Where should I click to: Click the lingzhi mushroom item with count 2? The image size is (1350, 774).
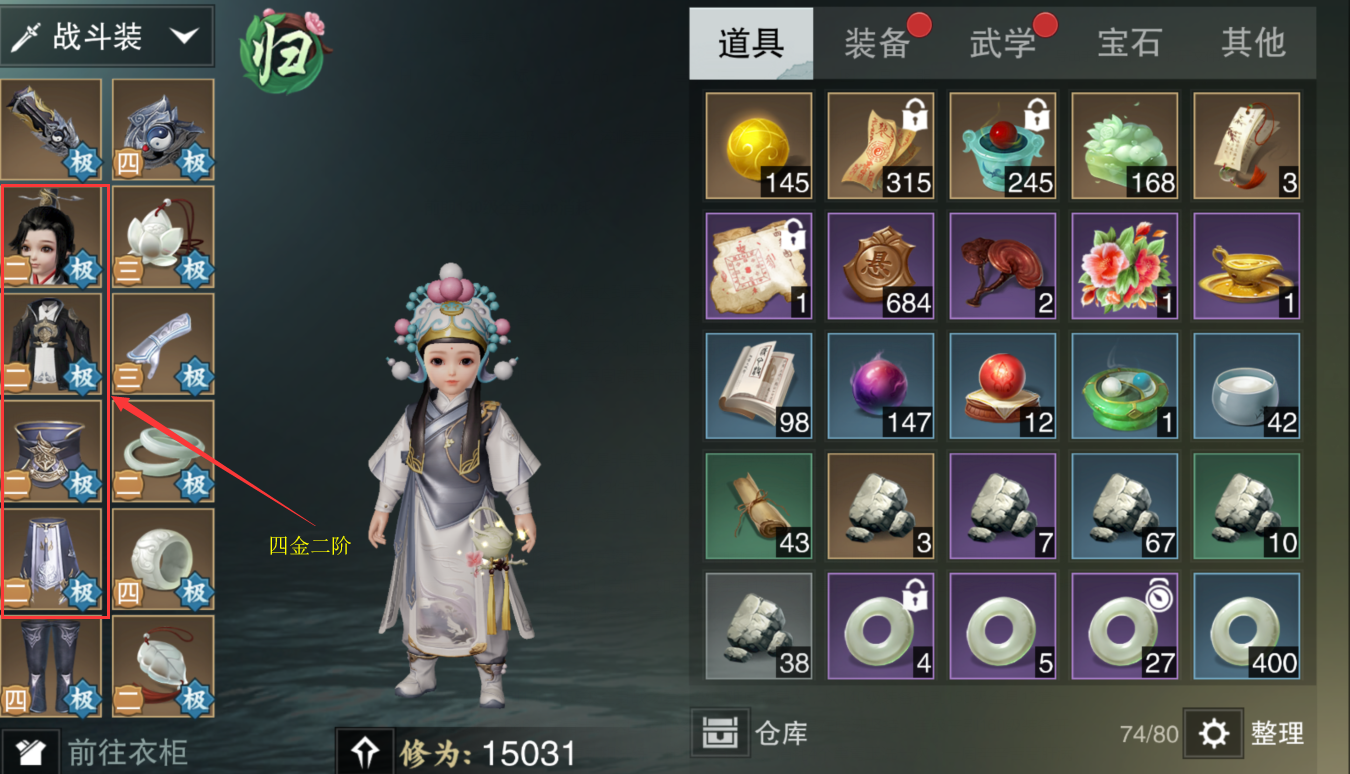click(x=1002, y=265)
